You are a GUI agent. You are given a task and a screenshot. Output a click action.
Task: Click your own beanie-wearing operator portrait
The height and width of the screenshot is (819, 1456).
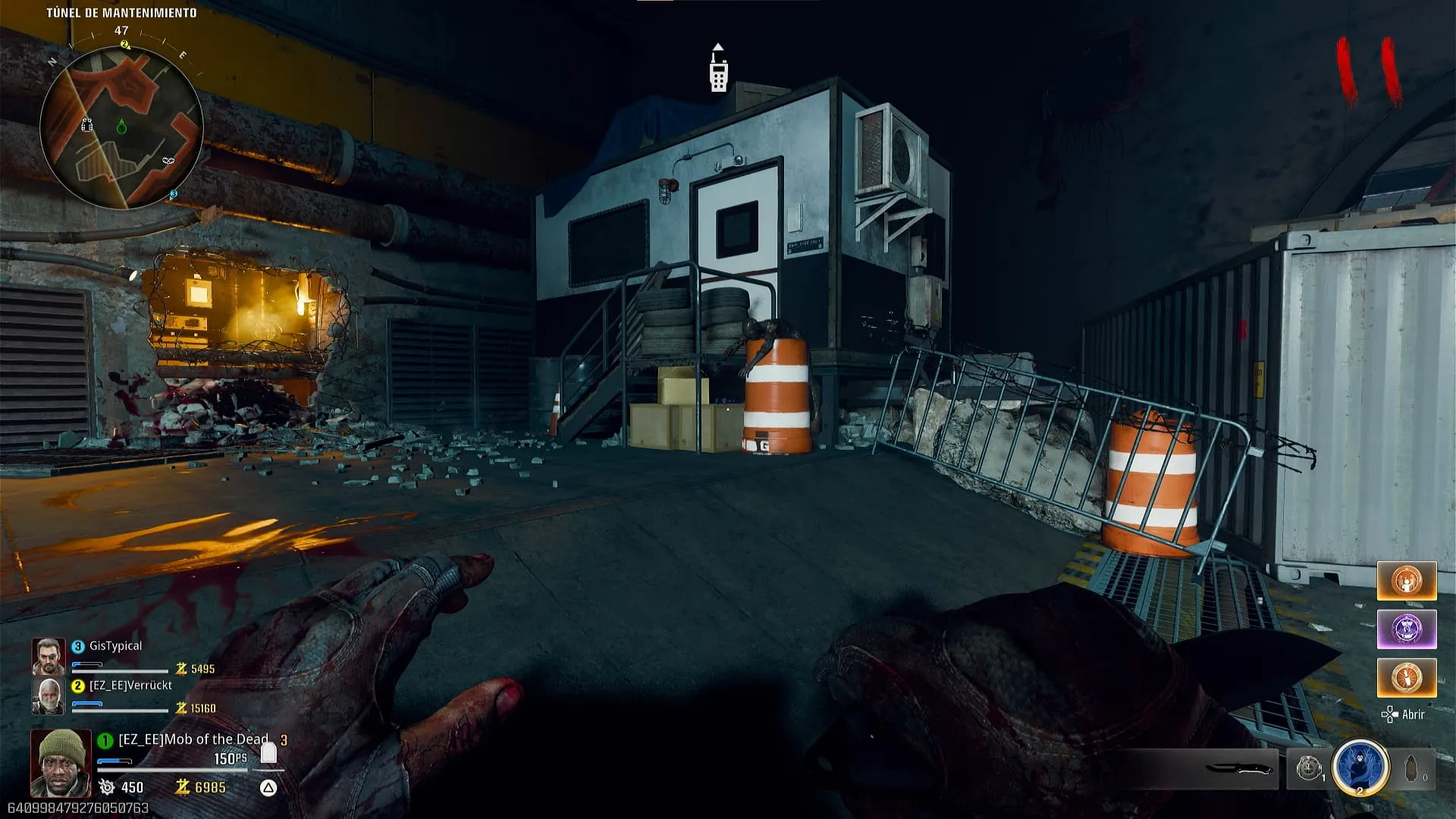[61, 762]
